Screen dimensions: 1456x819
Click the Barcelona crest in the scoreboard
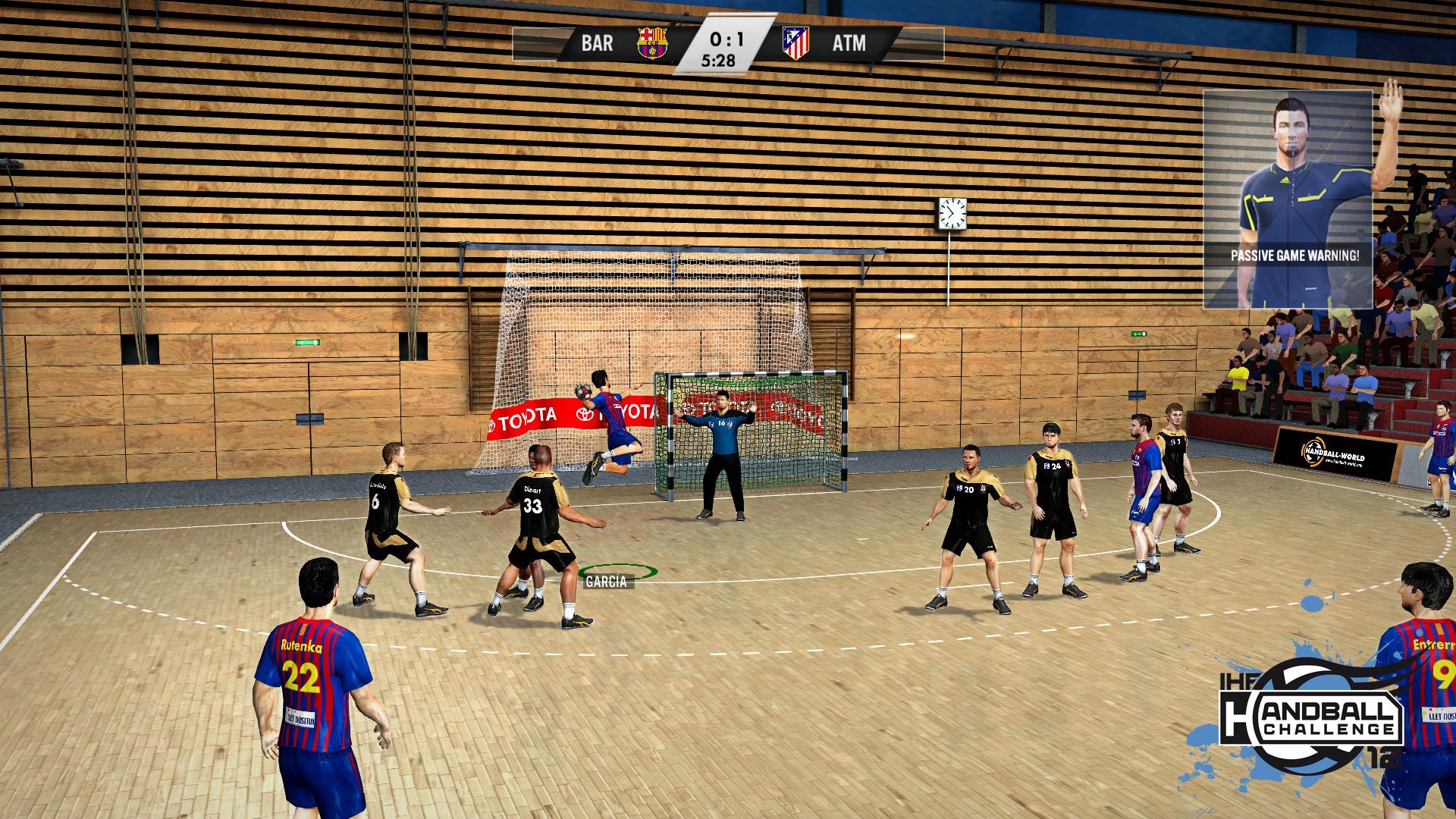651,43
